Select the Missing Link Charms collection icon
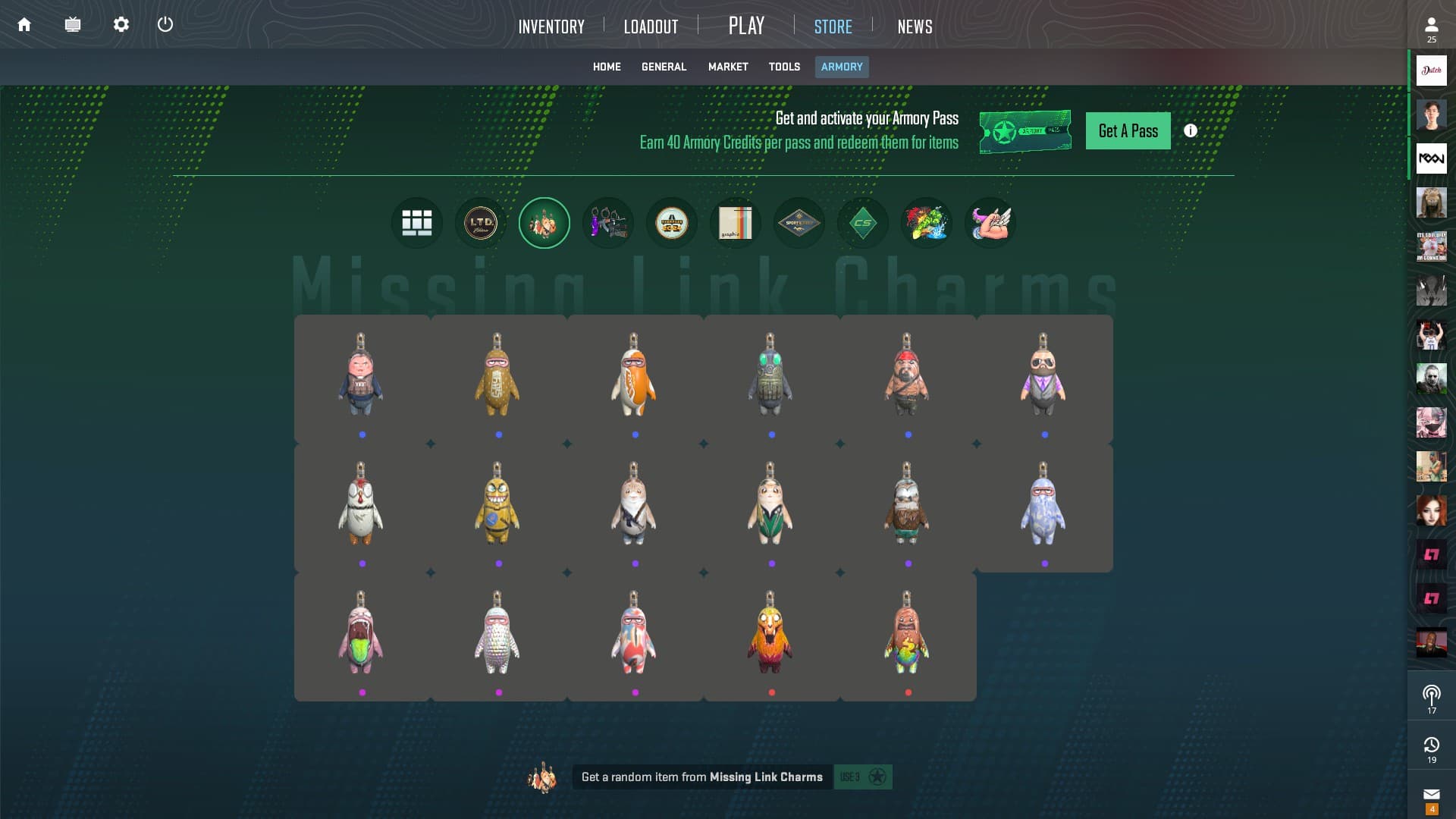 tap(544, 222)
